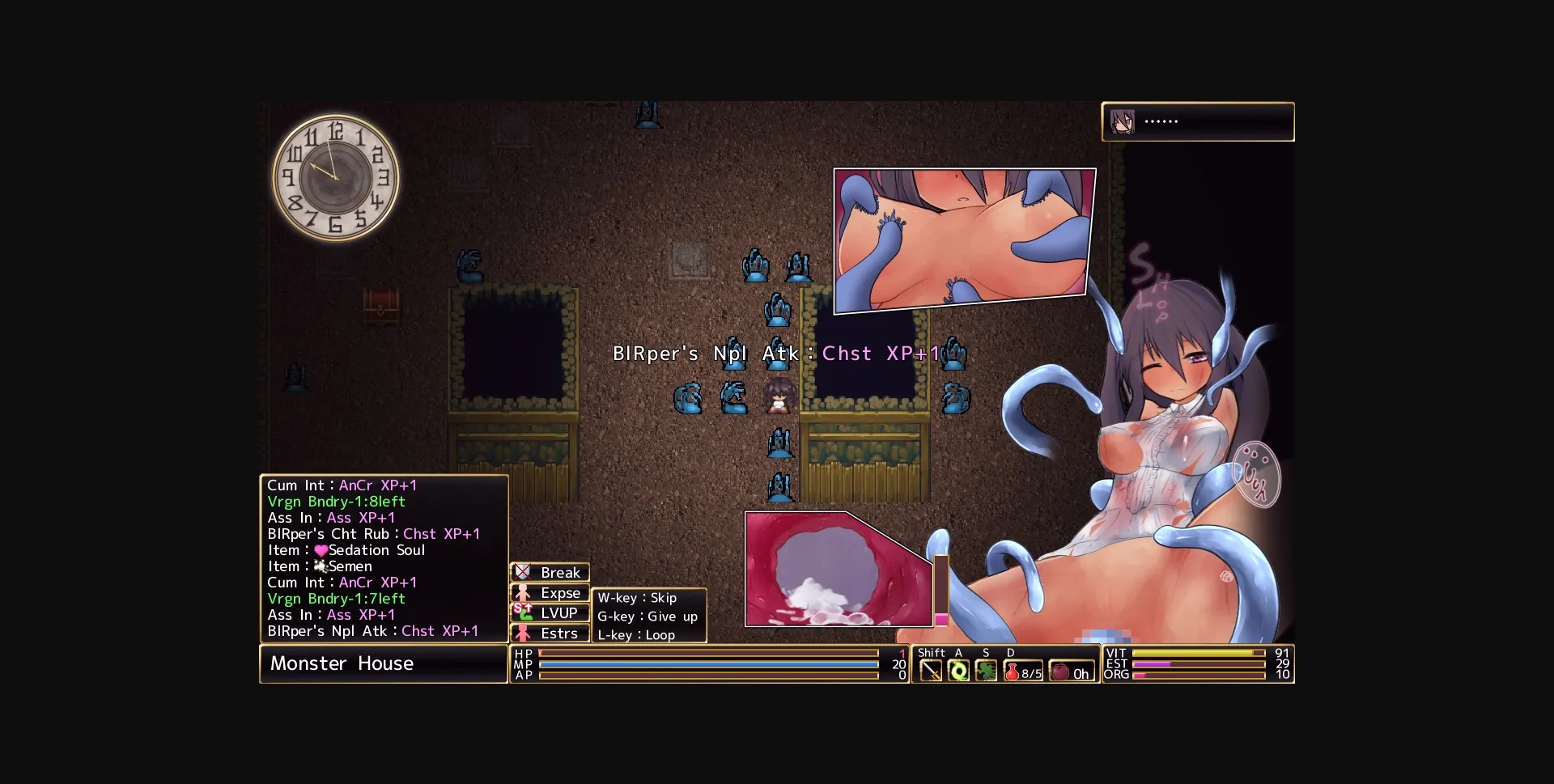Open the combat log panel listing Cum Int entries
Viewport: 1554px width, 784px height.
384,558
